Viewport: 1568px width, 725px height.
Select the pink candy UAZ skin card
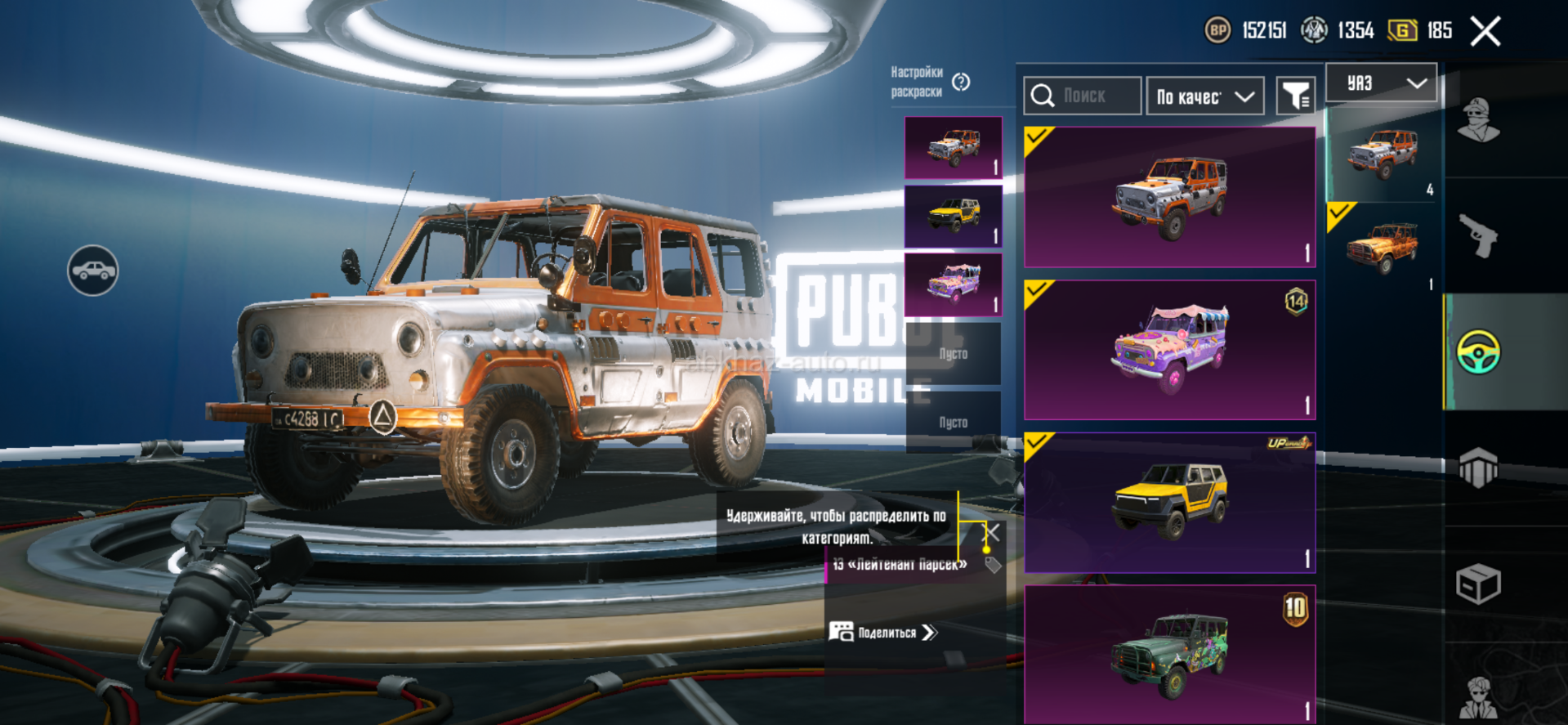pos(1169,350)
